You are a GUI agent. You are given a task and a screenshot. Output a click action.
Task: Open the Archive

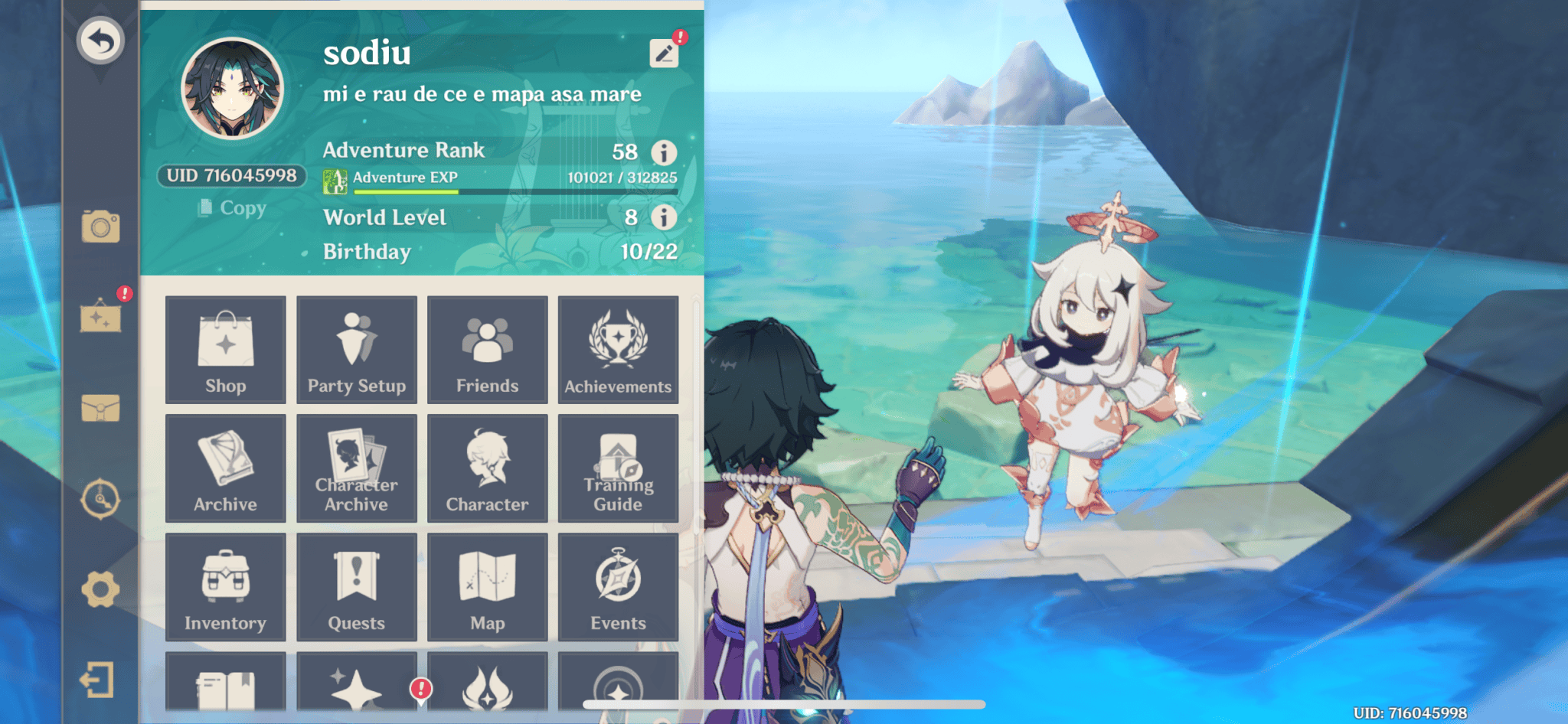click(224, 468)
